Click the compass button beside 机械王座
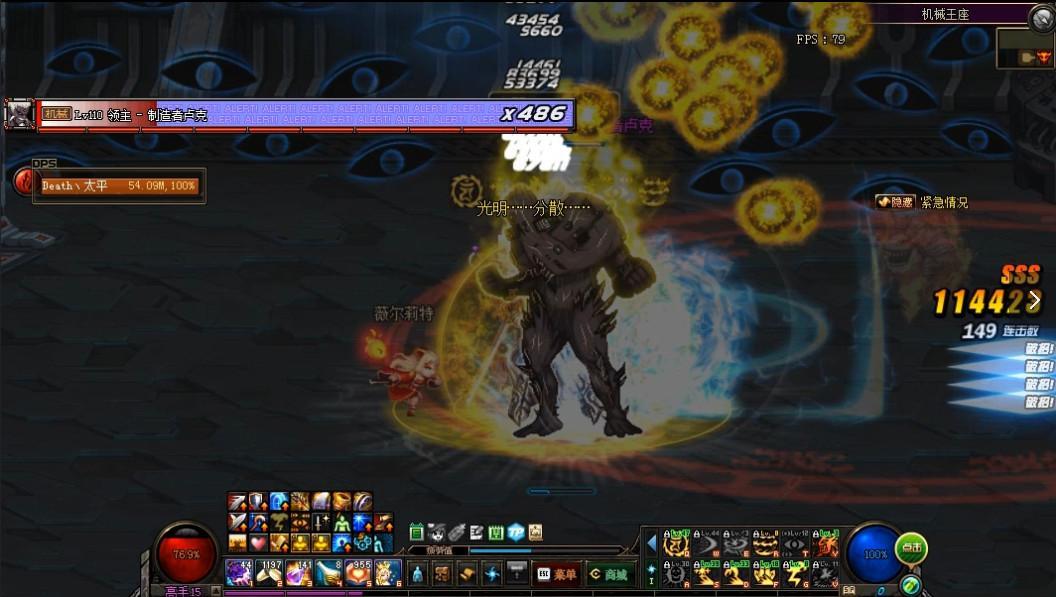The width and height of the screenshot is (1056, 597). click(x=1041, y=15)
